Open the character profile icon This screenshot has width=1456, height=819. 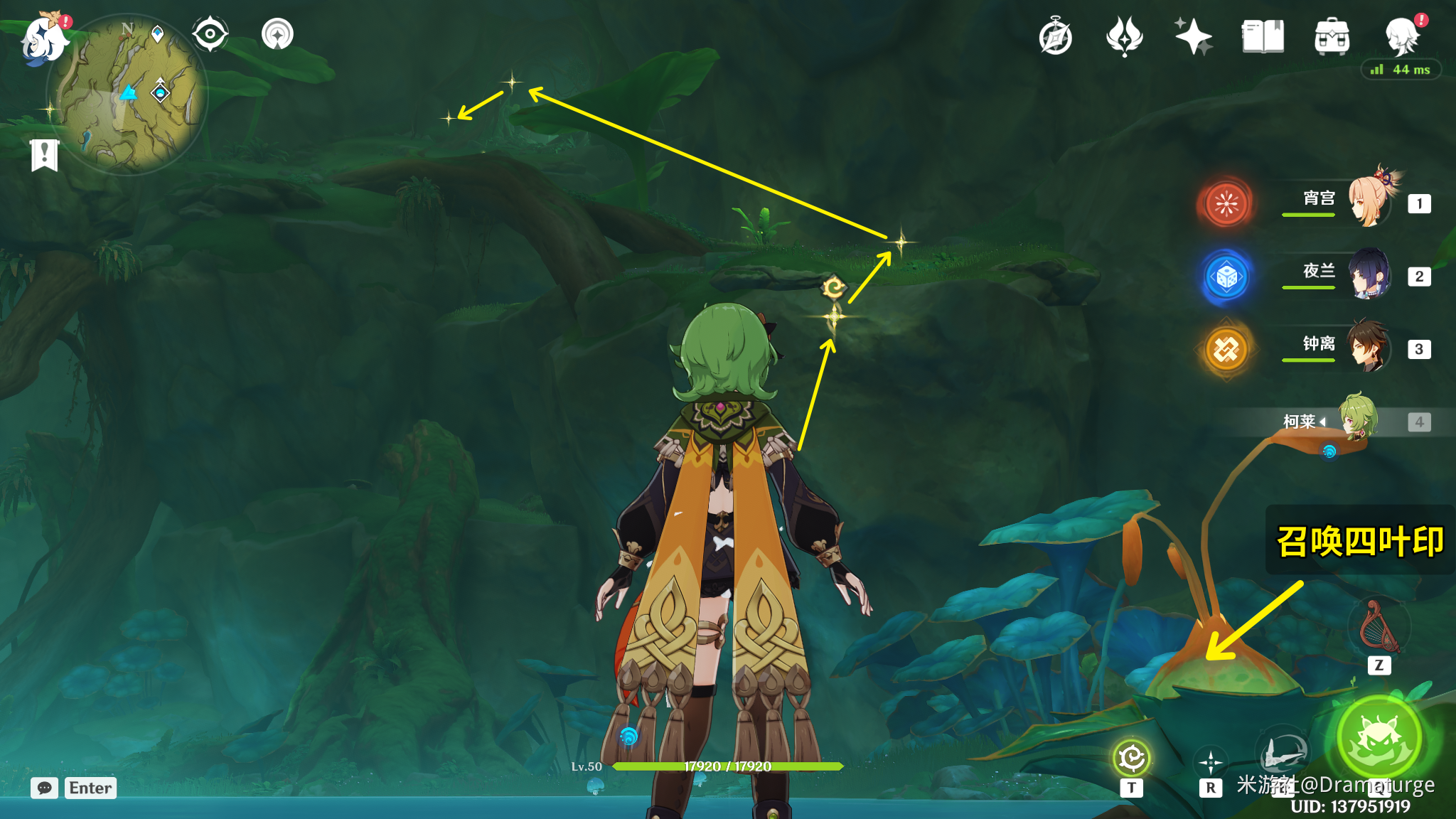1402,36
